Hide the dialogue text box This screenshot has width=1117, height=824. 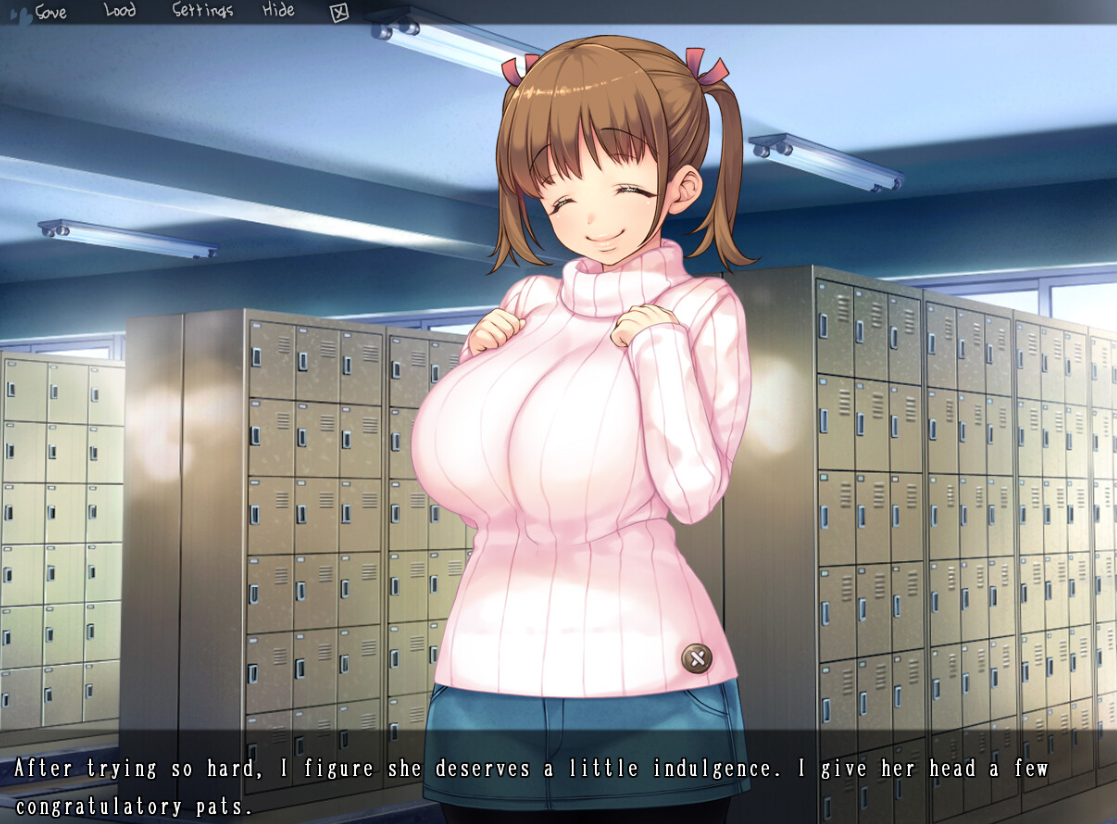pyautogui.click(x=278, y=11)
